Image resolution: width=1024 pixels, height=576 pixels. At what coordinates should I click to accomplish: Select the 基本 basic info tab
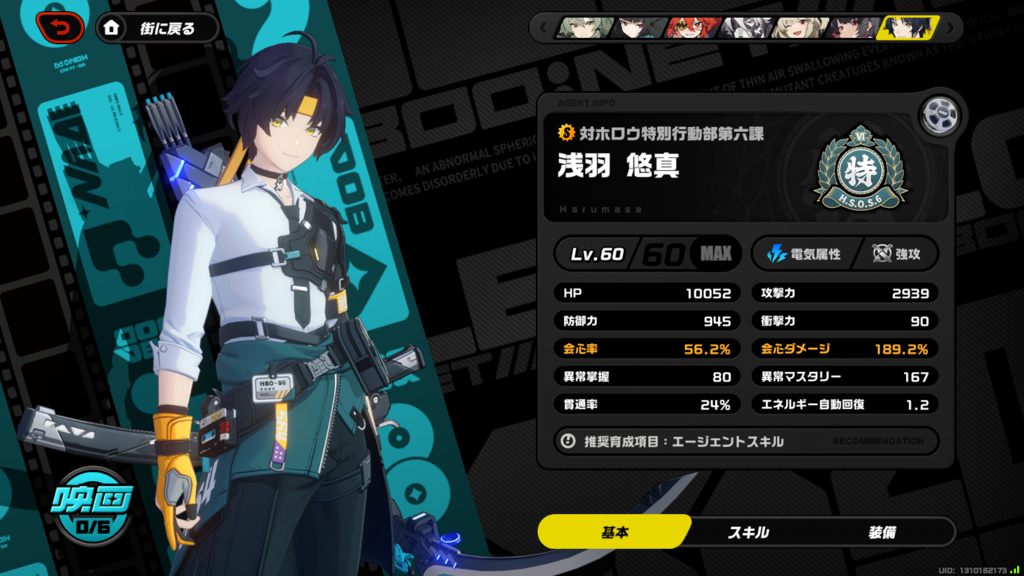(x=614, y=532)
